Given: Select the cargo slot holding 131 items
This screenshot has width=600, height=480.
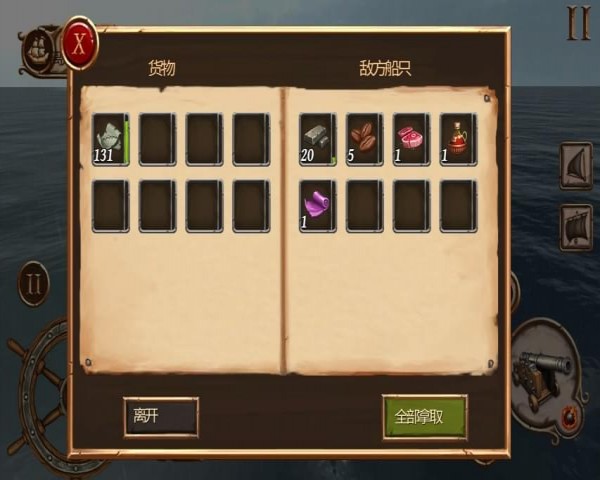Looking at the screenshot, I should point(110,139).
